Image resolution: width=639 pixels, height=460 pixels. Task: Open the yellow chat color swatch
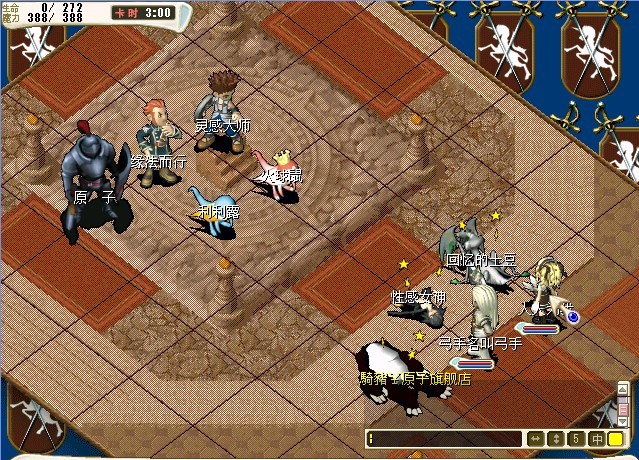(616, 439)
